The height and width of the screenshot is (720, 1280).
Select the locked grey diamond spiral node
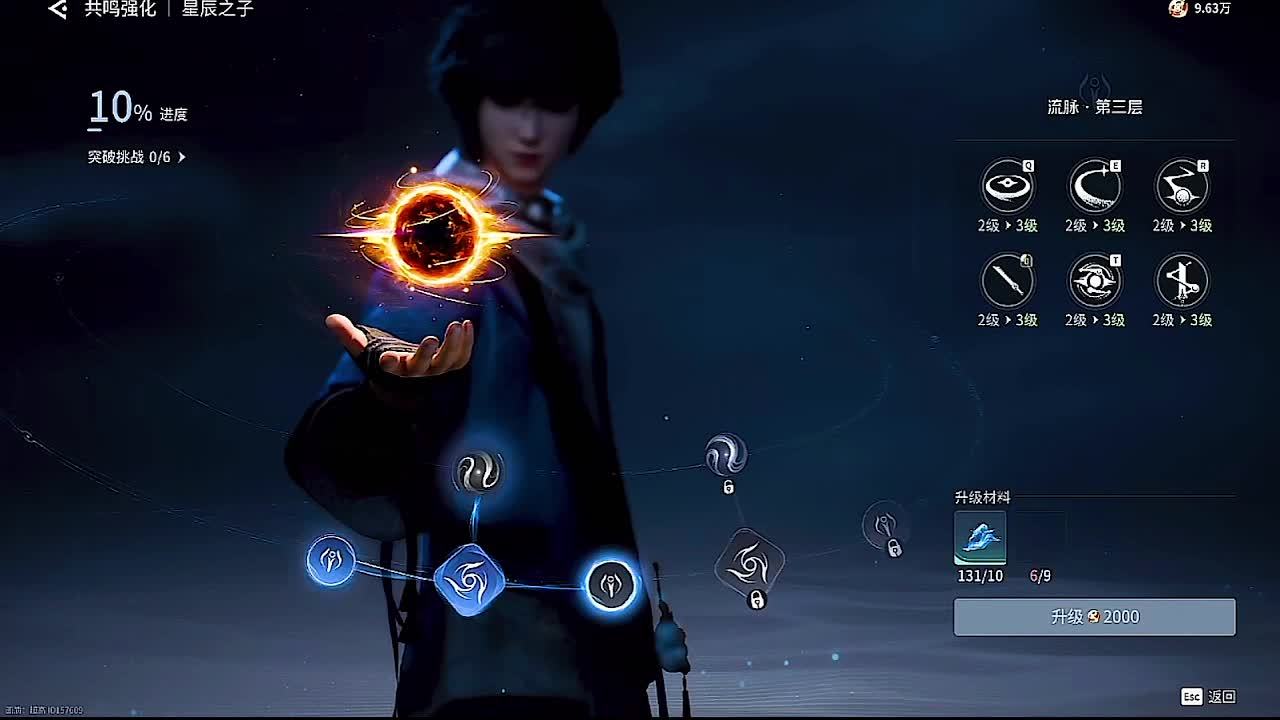(x=749, y=565)
